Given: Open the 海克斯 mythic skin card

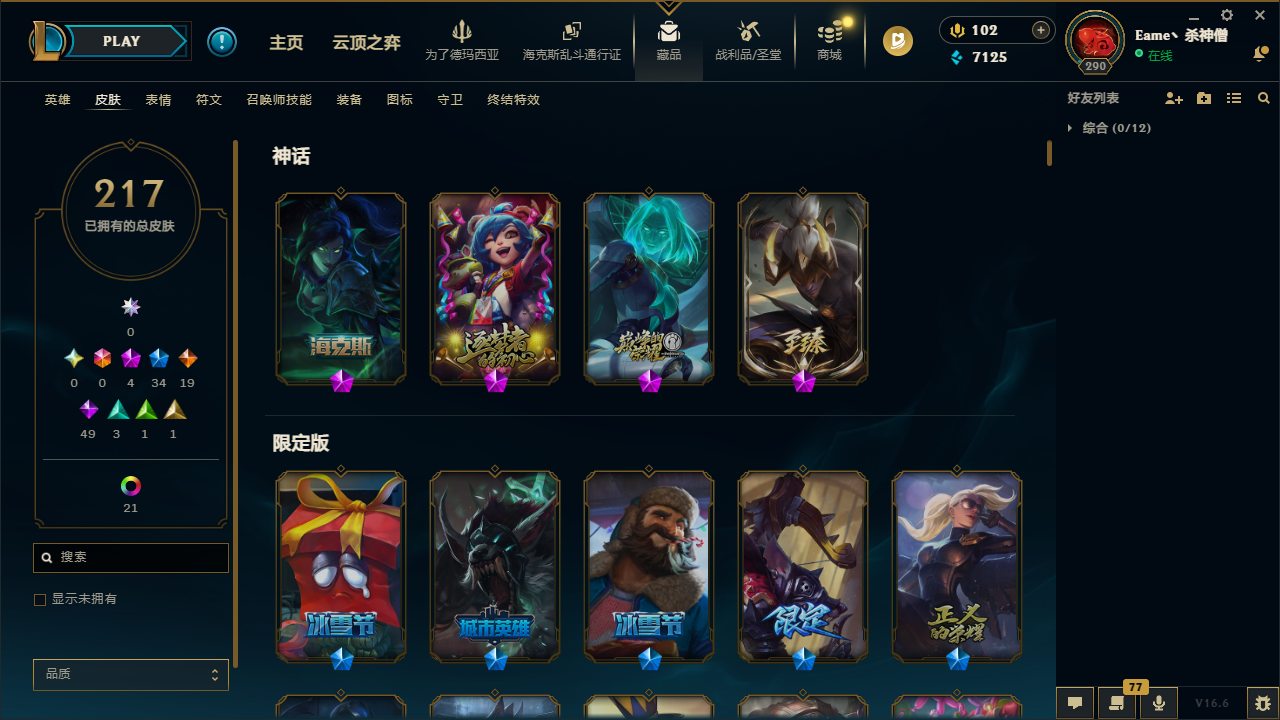Looking at the screenshot, I should (x=340, y=288).
